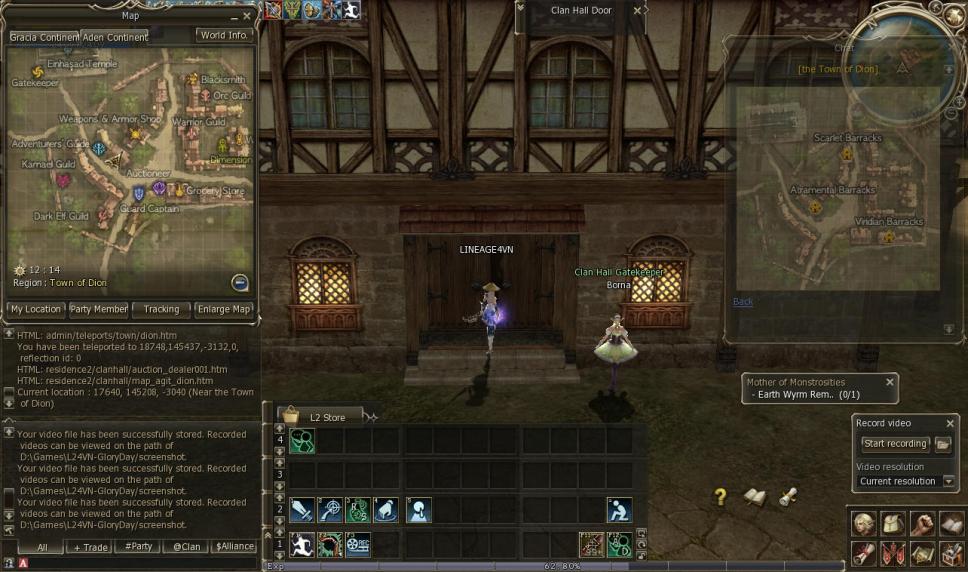Viewport: 968px width, 572px height.
Task: Follow the Back link in the map panel
Action: click(742, 301)
